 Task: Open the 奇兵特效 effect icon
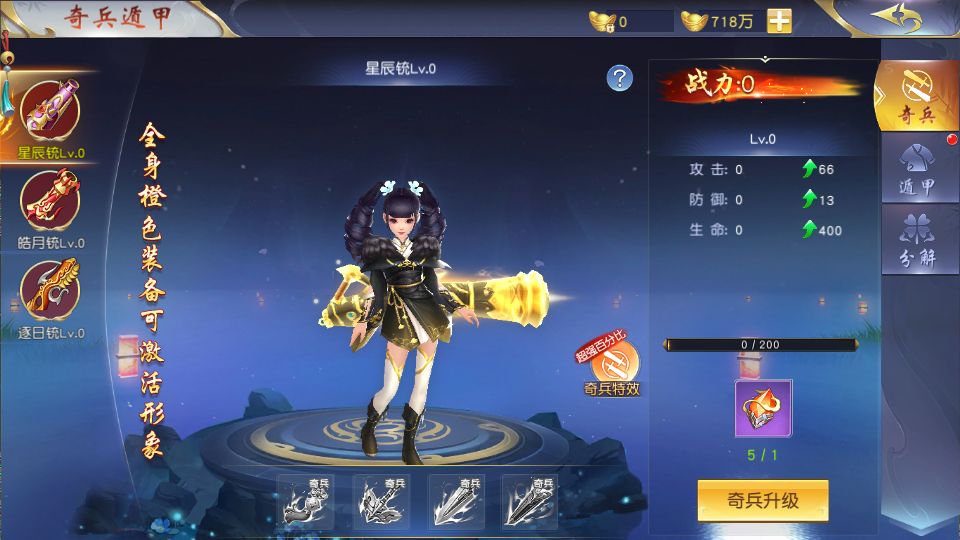click(x=613, y=366)
